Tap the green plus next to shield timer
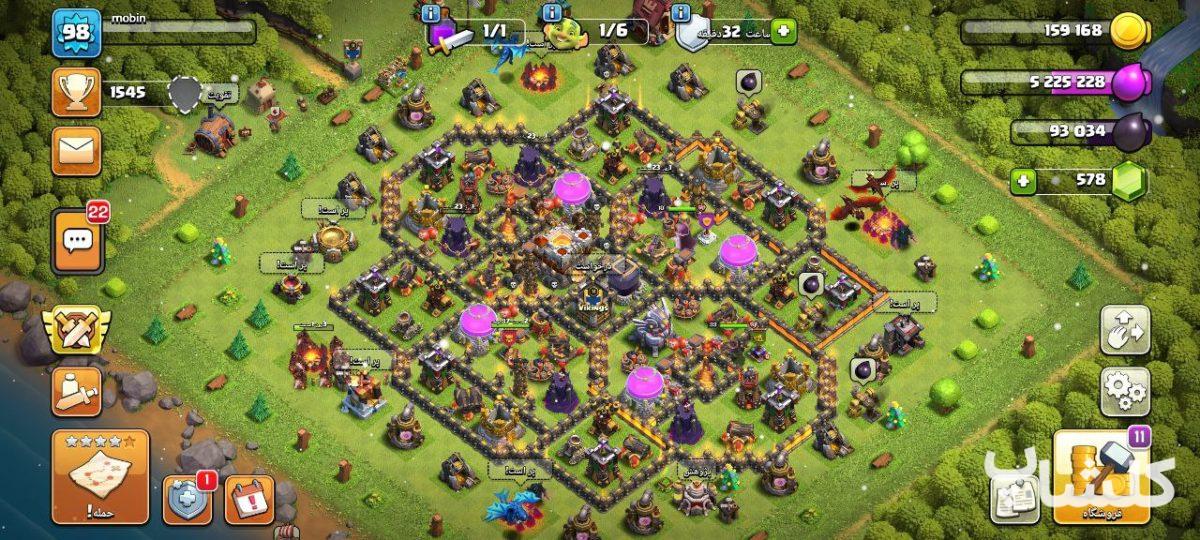This screenshot has height=540, width=1200. click(782, 31)
